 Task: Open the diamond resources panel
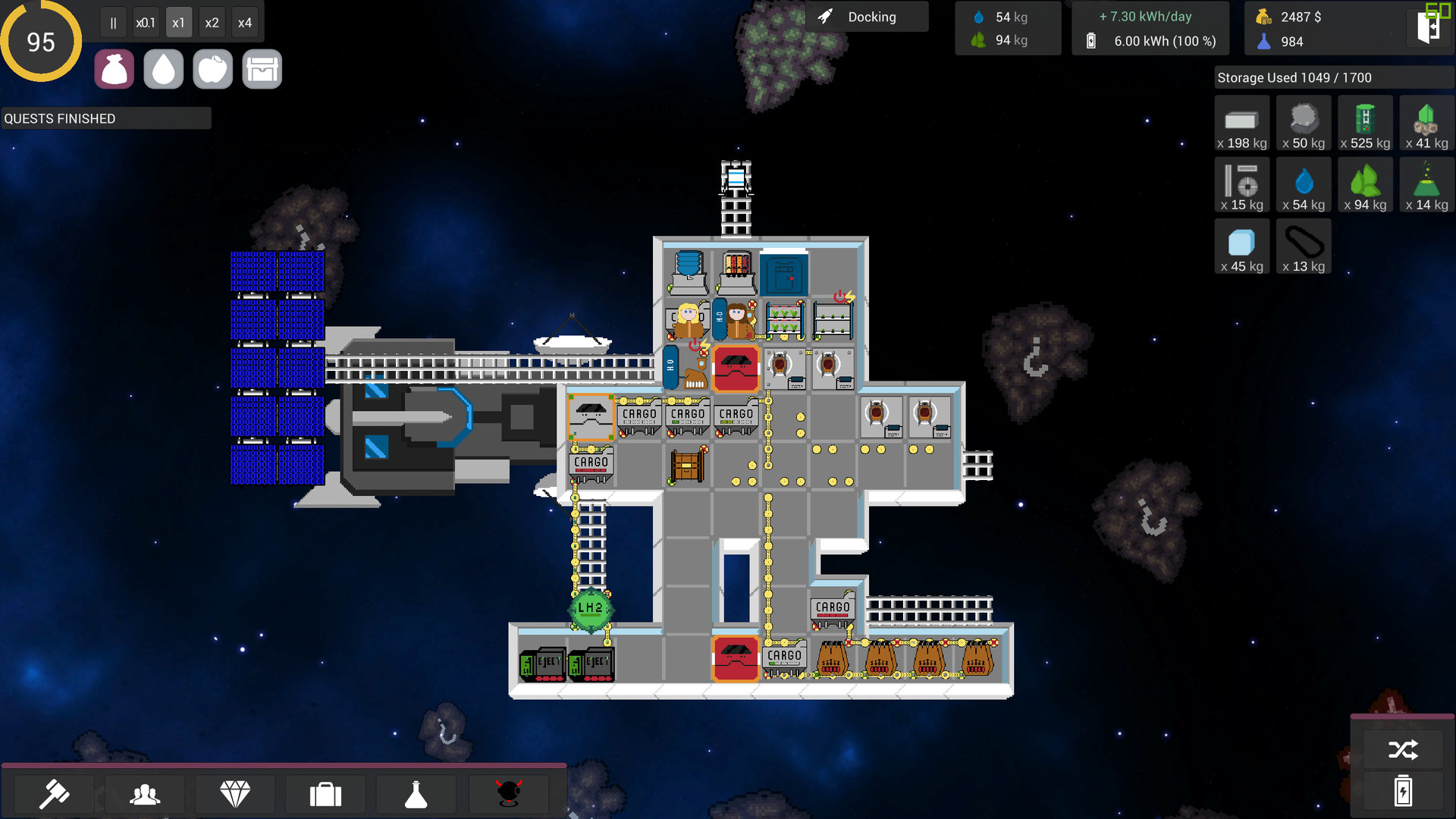(x=235, y=794)
